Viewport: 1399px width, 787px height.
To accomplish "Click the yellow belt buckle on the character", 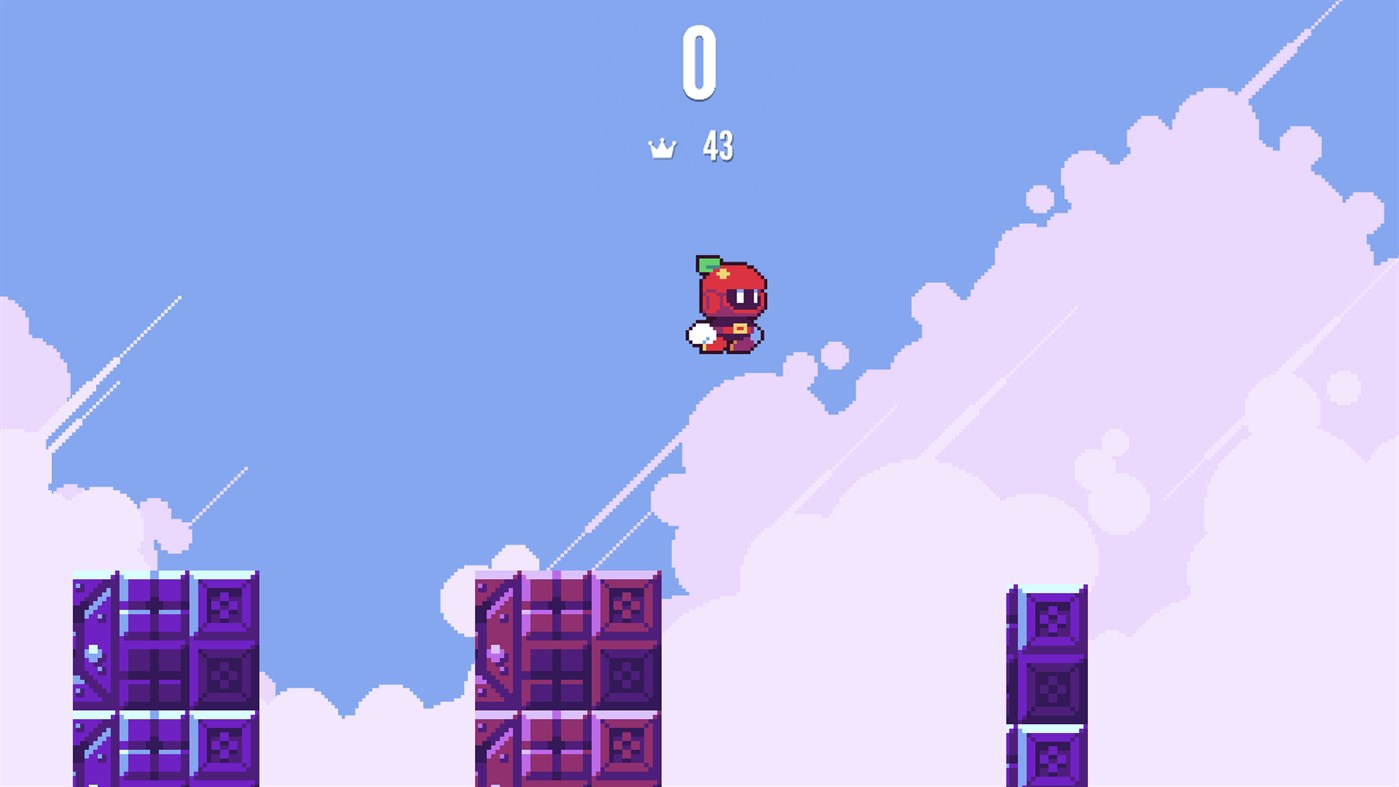I will pyautogui.click(x=742, y=326).
